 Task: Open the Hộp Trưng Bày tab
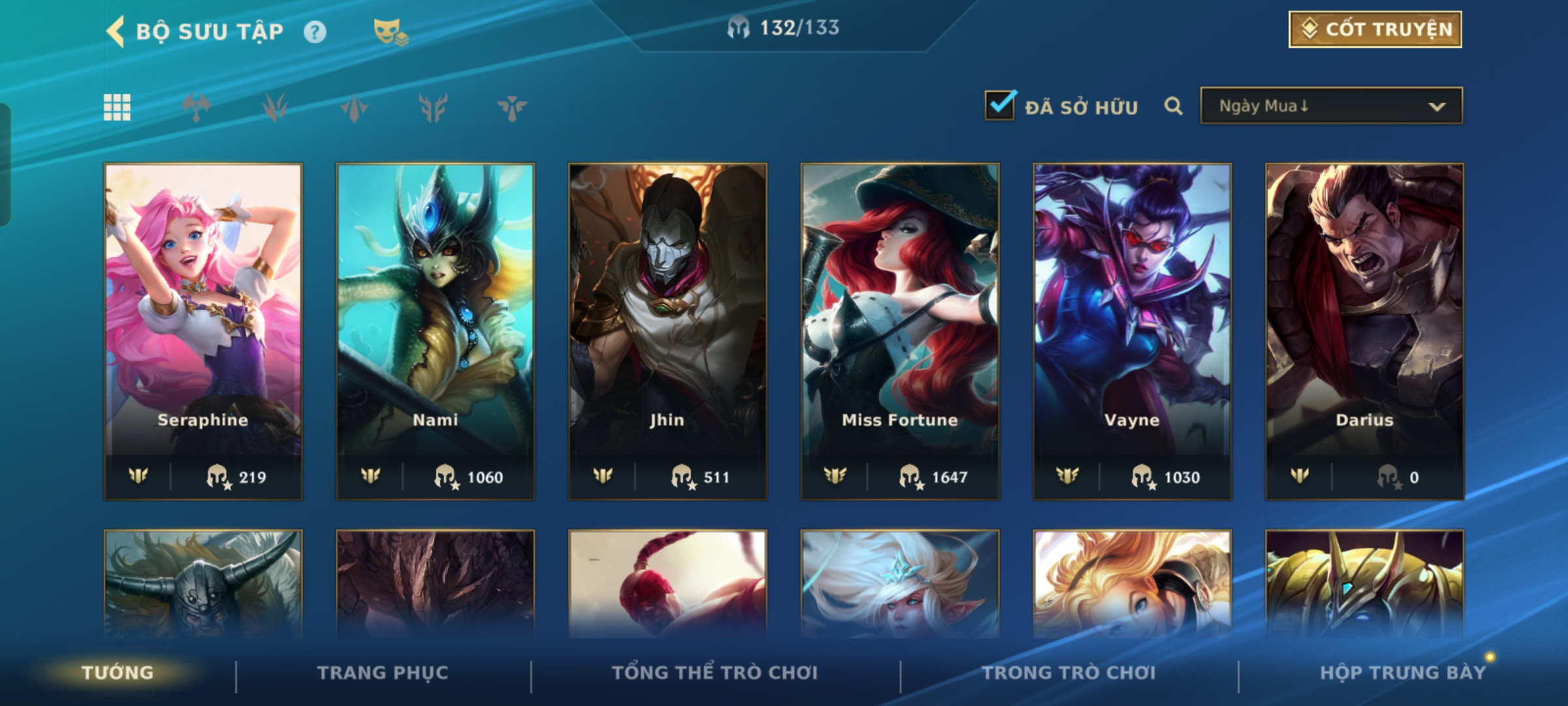tap(1402, 673)
